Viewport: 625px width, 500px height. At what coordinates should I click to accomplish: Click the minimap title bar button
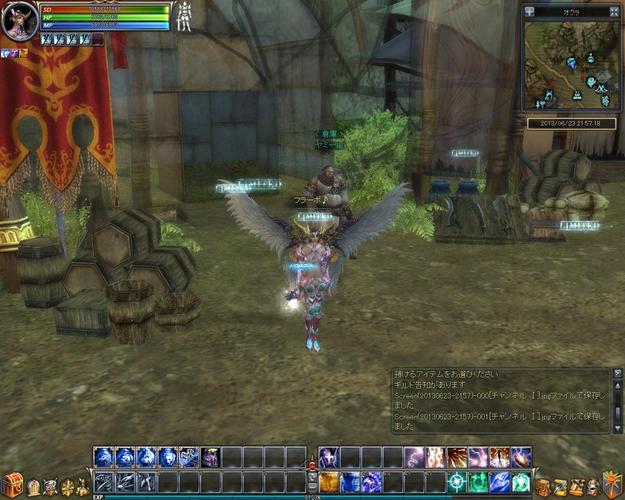click(530, 11)
